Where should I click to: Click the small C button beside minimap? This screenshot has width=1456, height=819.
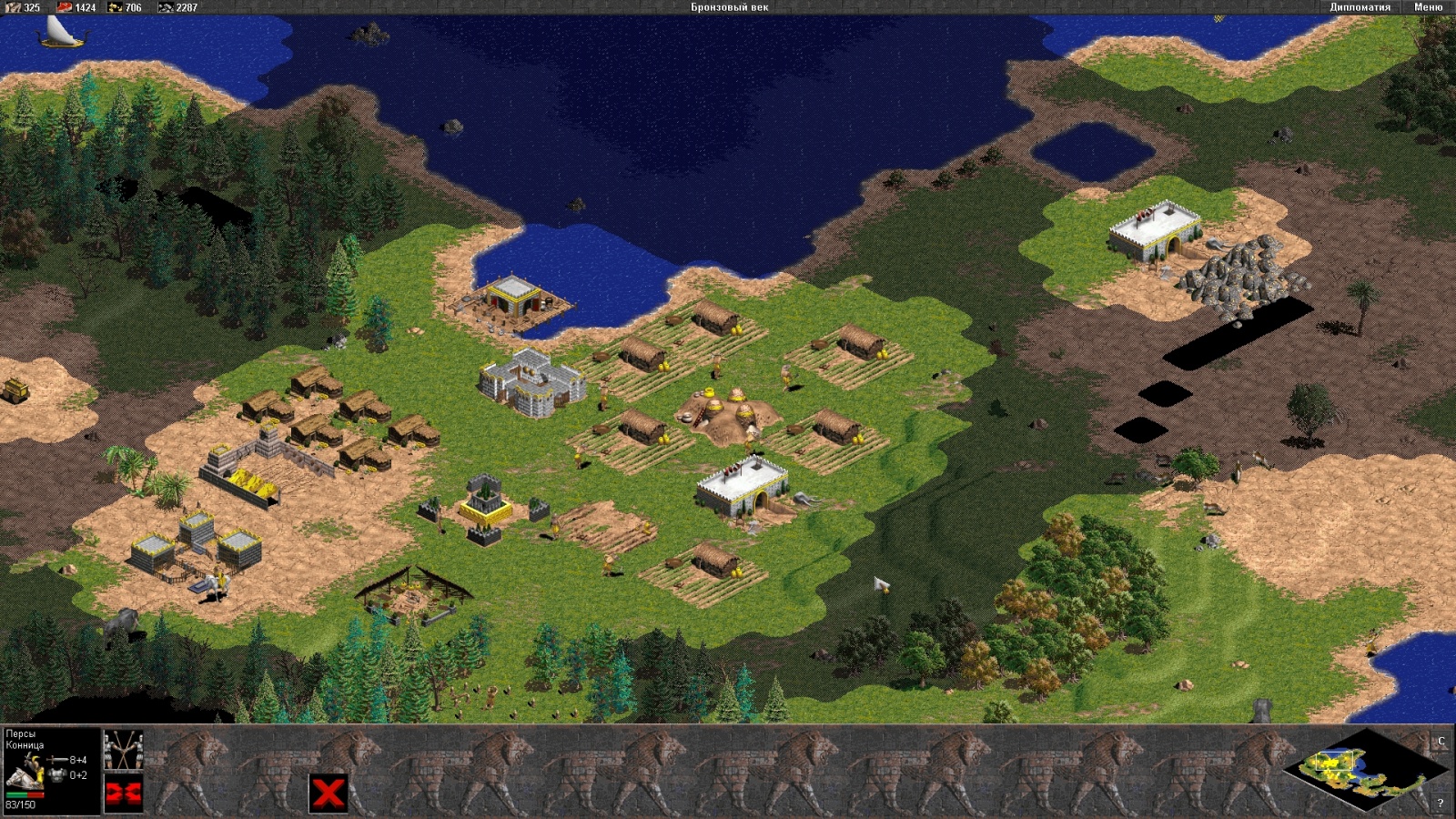pos(1441,742)
